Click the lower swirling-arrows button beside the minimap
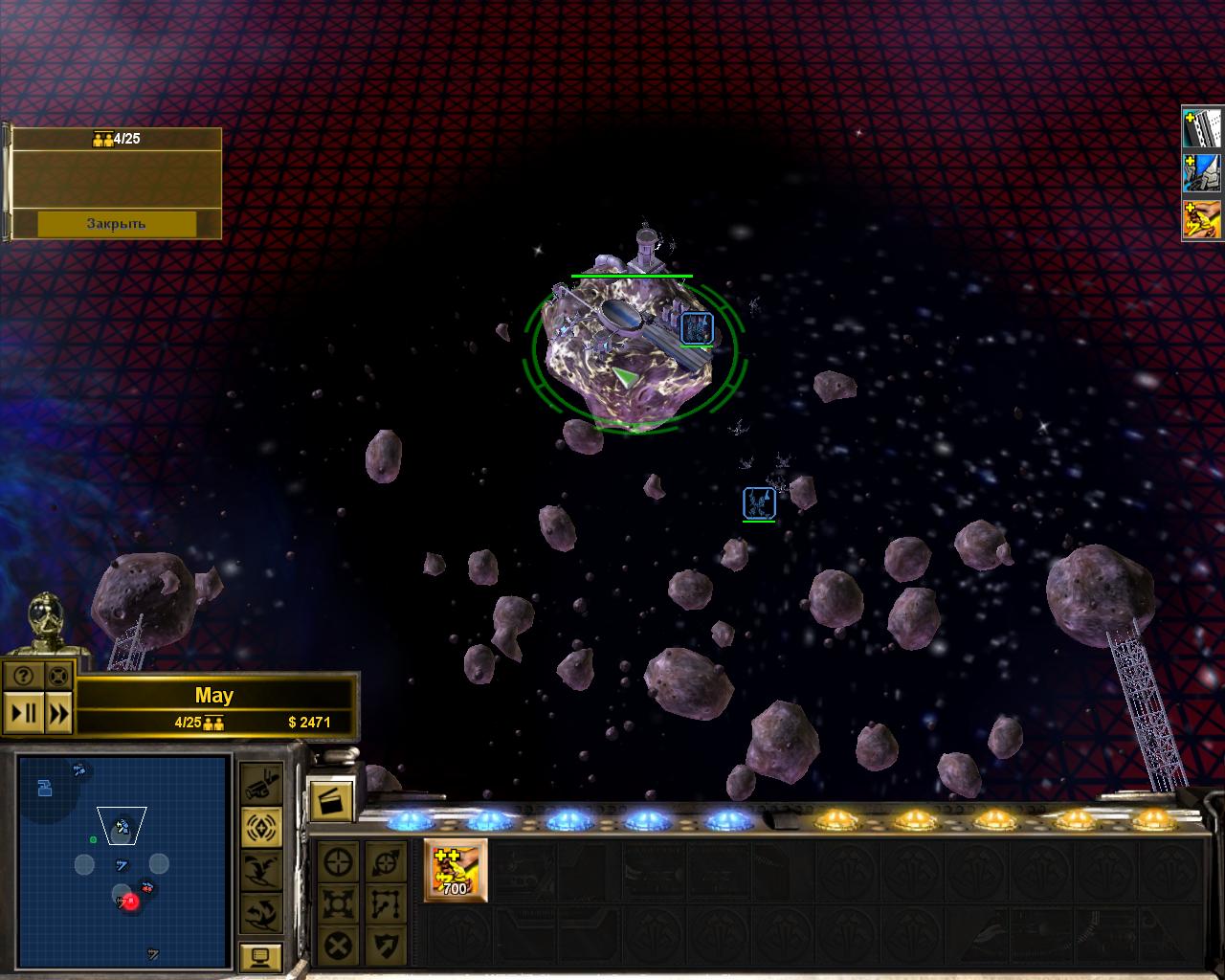The width and height of the screenshot is (1225, 980). coord(261,912)
